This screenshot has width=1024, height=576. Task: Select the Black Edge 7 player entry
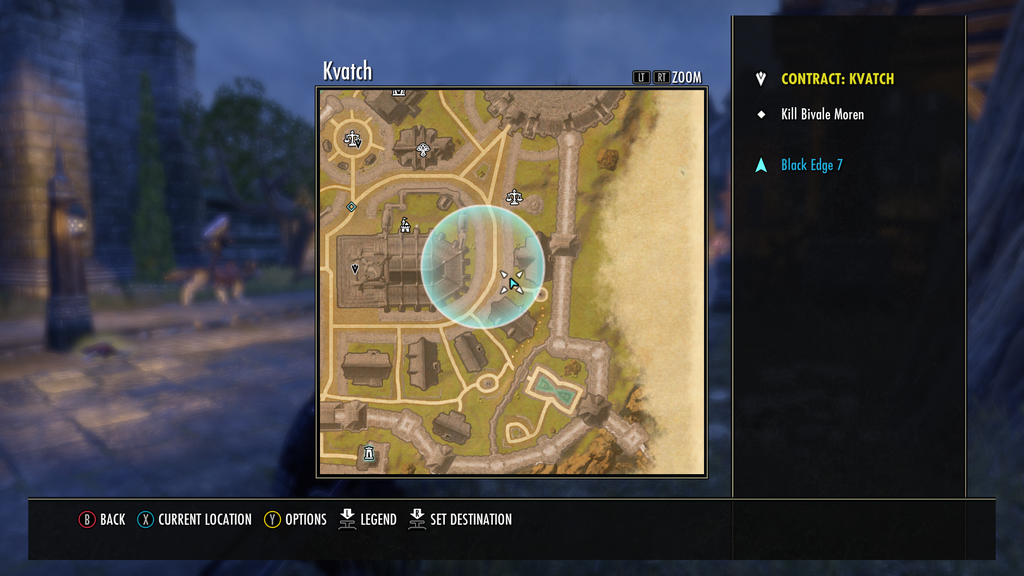point(811,165)
